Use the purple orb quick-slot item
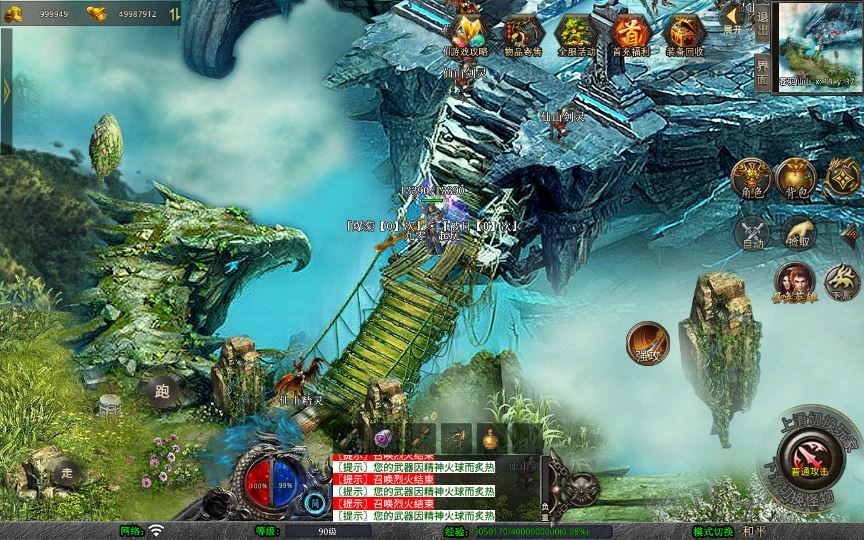 [382, 437]
